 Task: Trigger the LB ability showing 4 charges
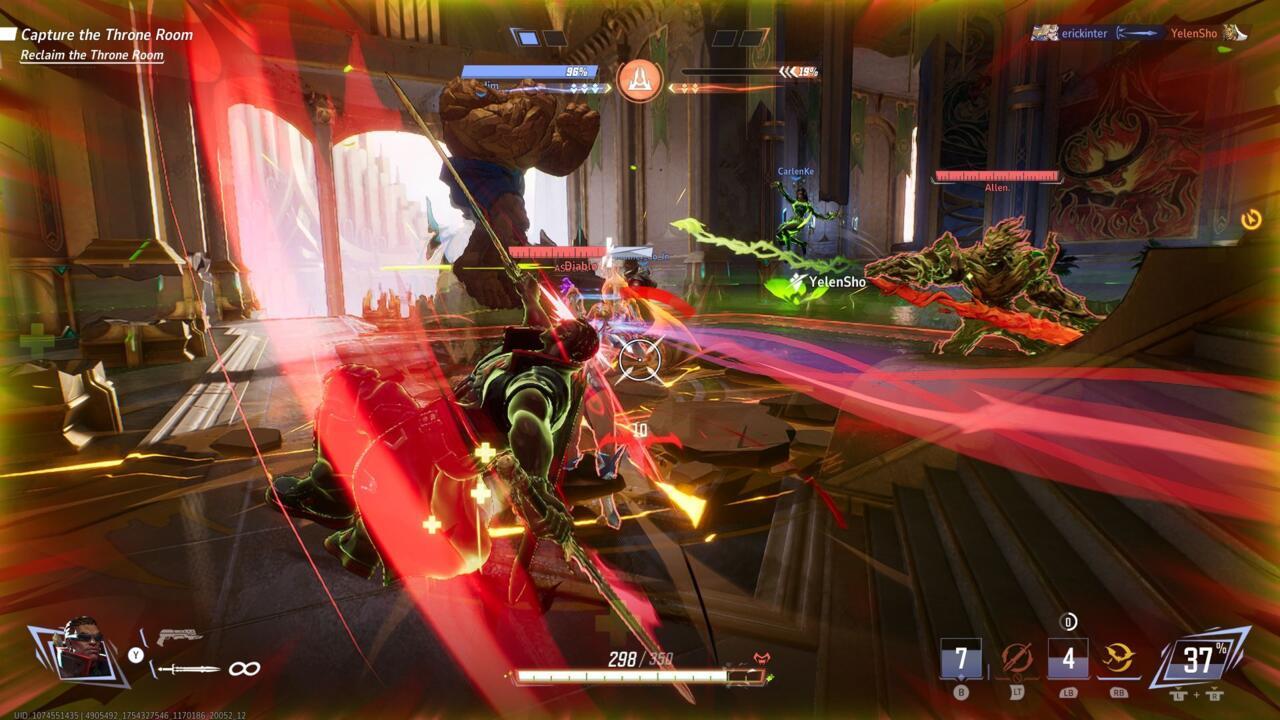point(1067,657)
